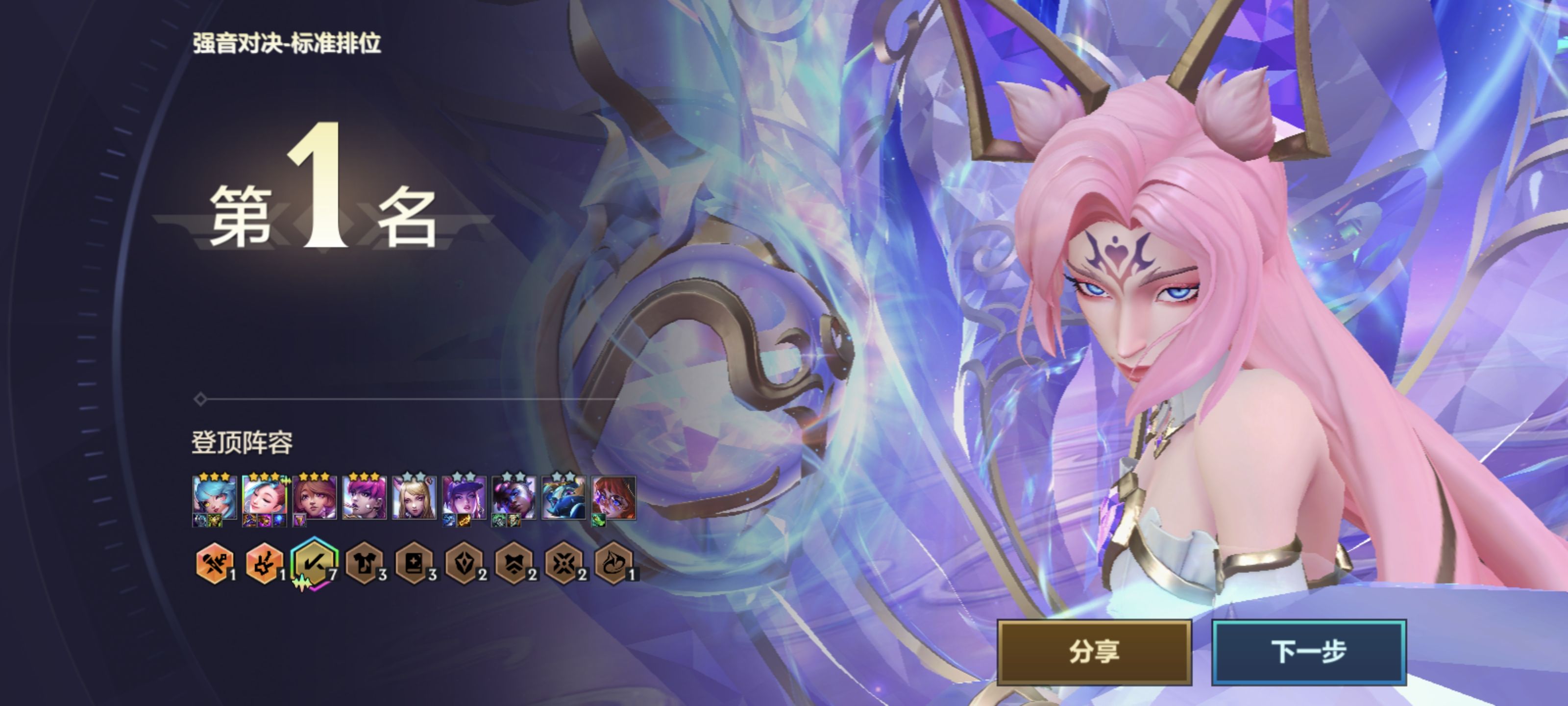The width and height of the screenshot is (1568, 706).
Task: Choose the brown-haired three-star champion portrait
Action: (x=314, y=498)
